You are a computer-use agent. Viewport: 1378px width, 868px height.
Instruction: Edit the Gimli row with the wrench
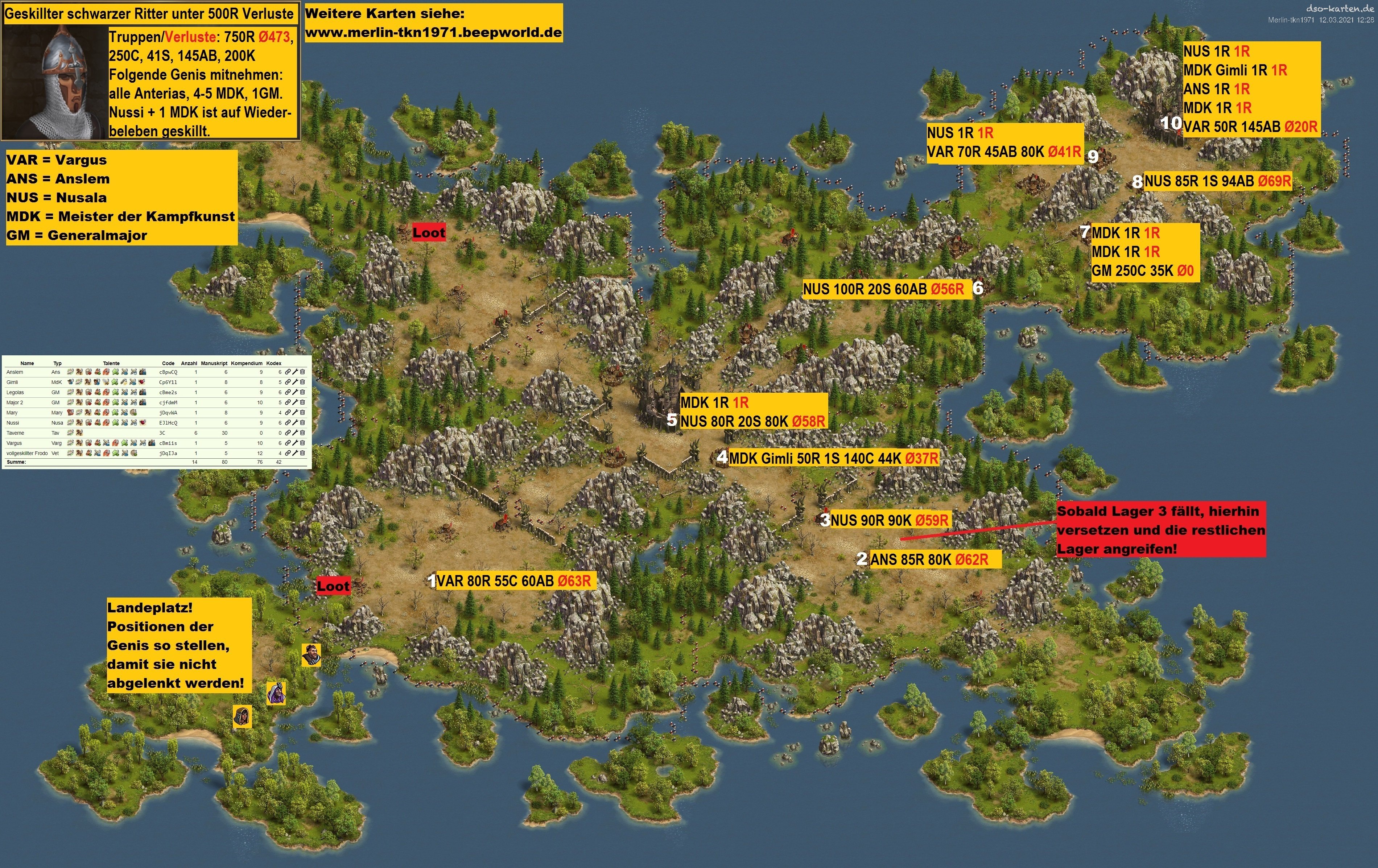click(295, 382)
